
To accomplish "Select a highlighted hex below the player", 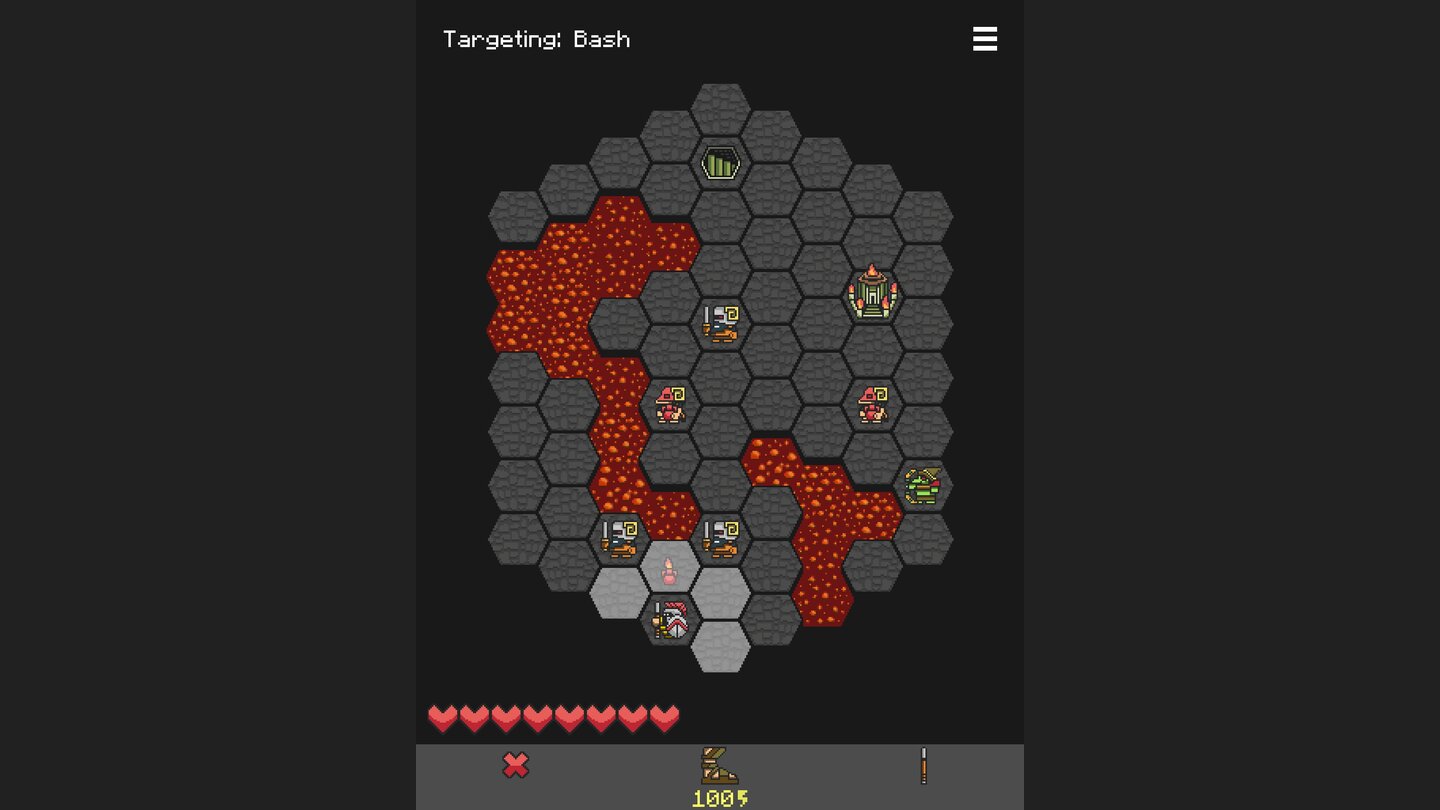I will click(x=721, y=648).
